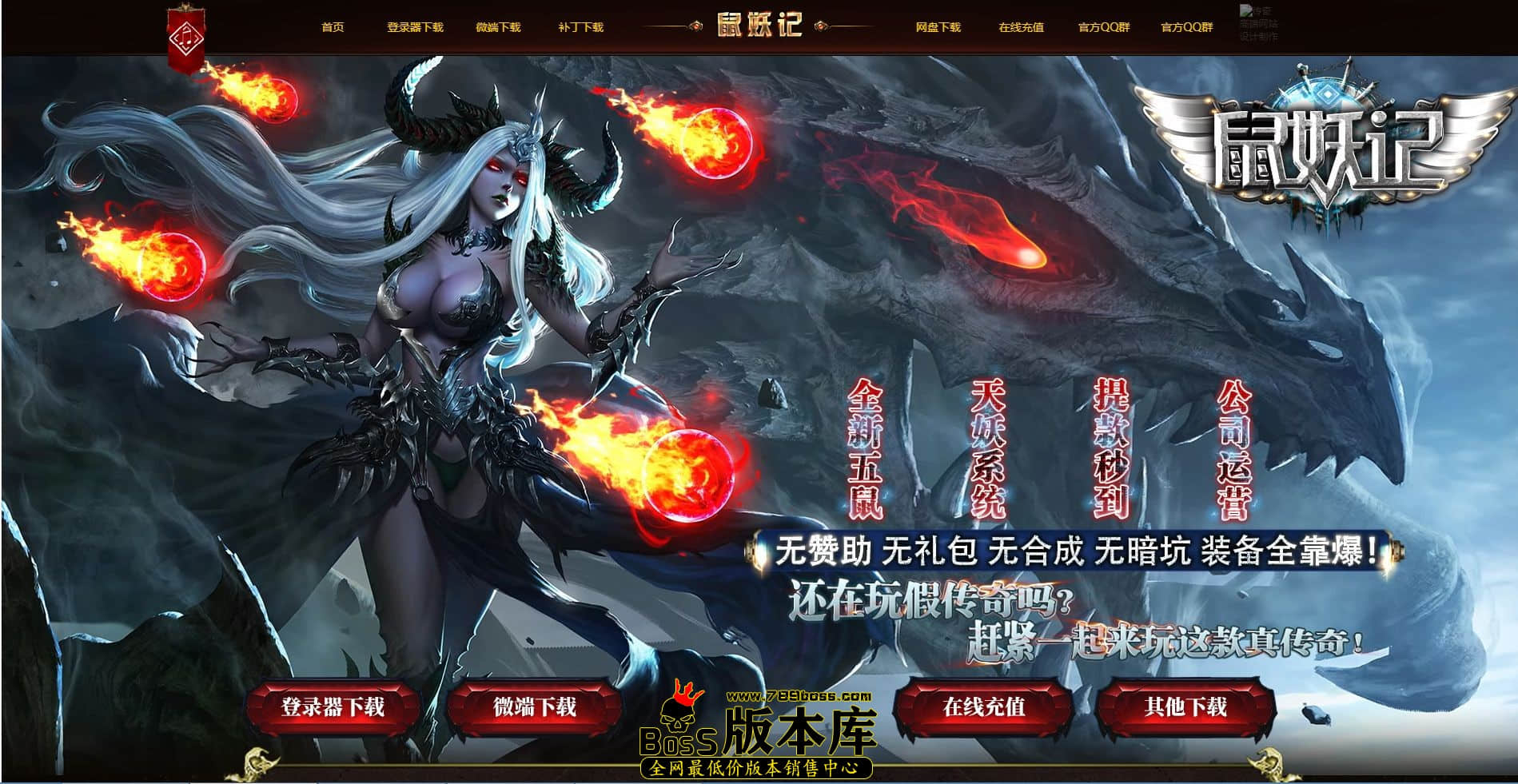Image resolution: width=1518 pixels, height=784 pixels.
Task: Open the 鼠妖记 logo at page top center
Action: pyautogui.click(x=755, y=24)
